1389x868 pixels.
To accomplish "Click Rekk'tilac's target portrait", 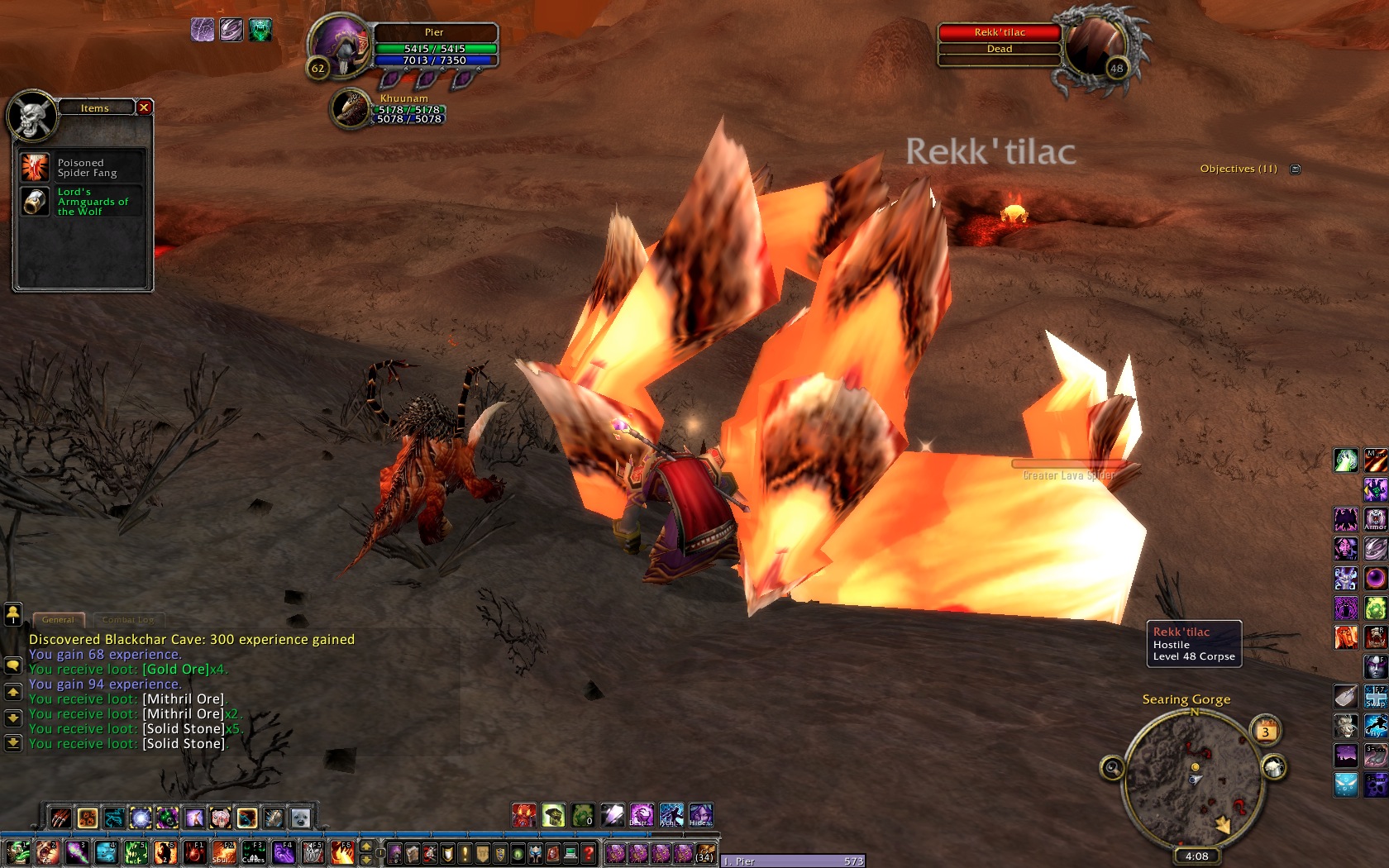I will tap(1095, 47).
